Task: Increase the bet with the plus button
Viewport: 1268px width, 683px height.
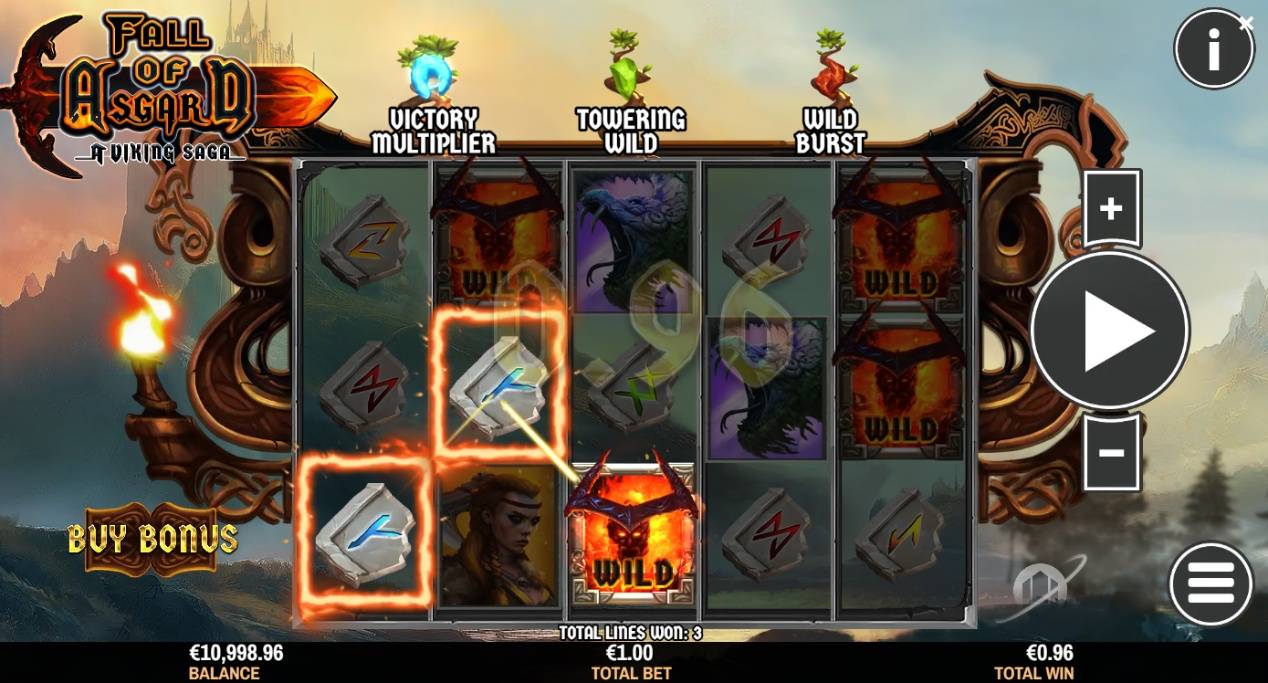Action: point(1111,208)
